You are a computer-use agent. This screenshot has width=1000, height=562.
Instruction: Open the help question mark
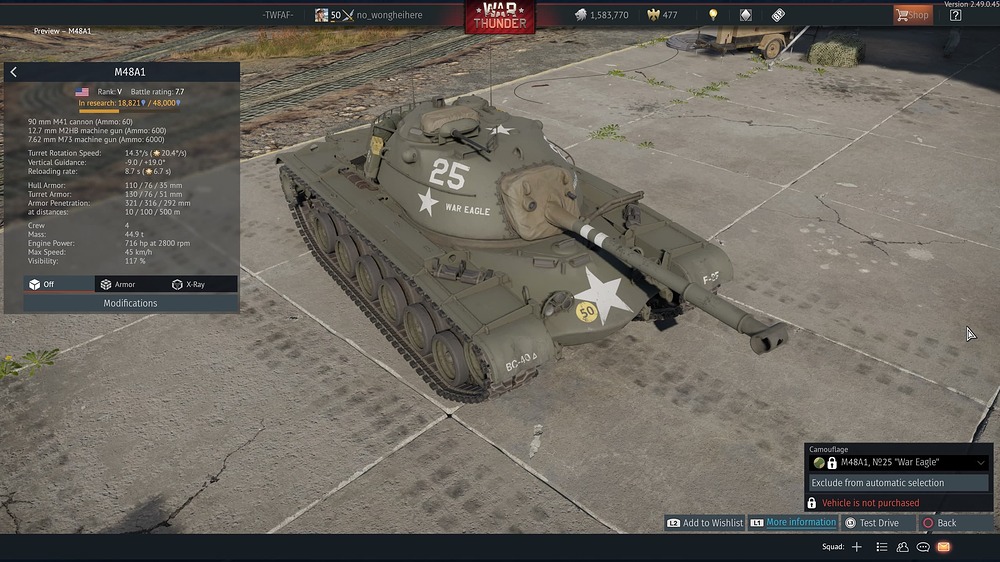pos(955,15)
